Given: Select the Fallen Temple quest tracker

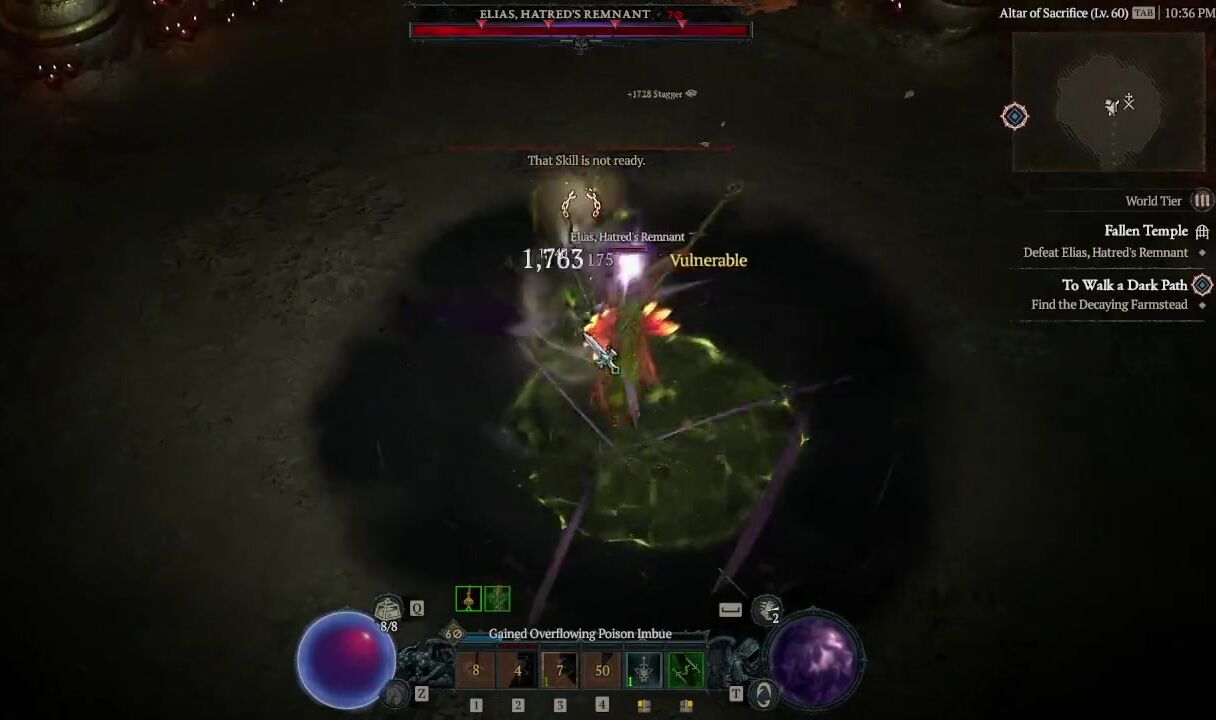Looking at the screenshot, I should pyautogui.click(x=1146, y=231).
